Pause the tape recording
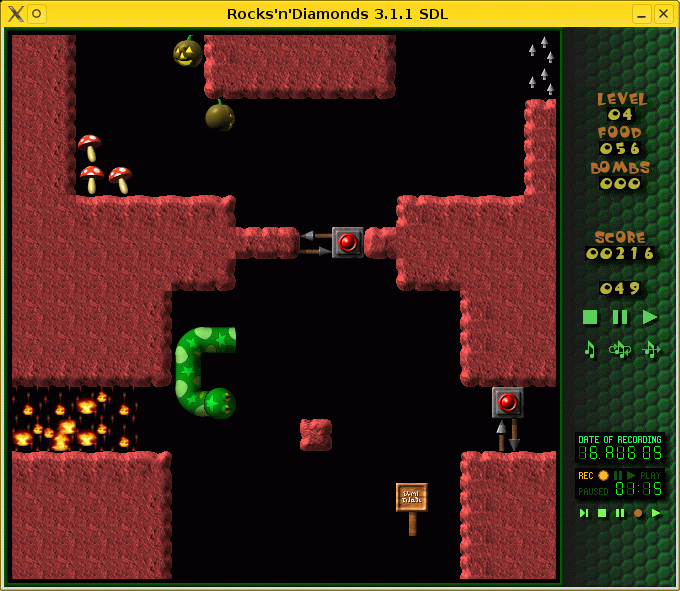Screen dimensions: 680x591 click(x=620, y=513)
